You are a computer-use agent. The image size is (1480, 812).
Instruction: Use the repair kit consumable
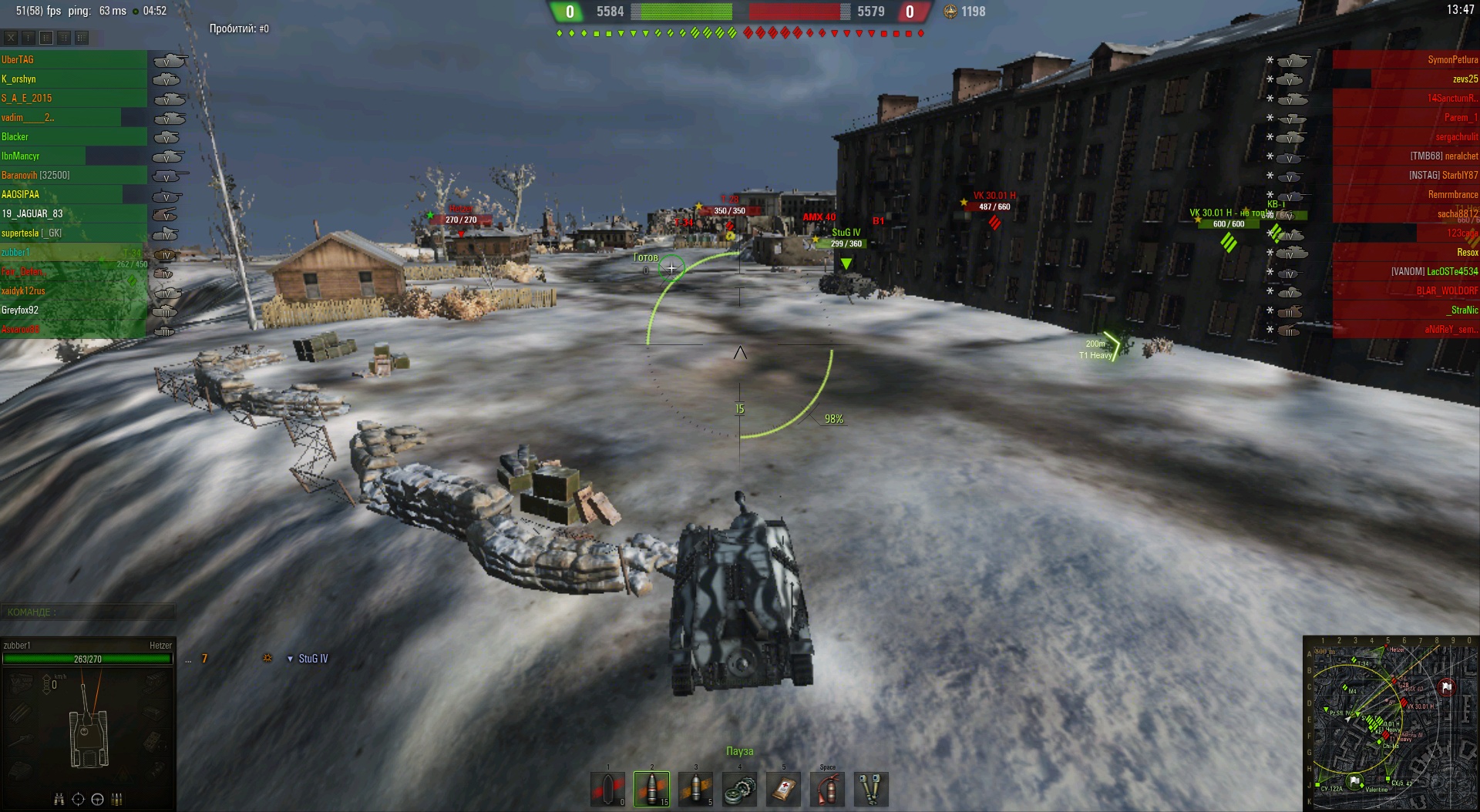[x=739, y=788]
